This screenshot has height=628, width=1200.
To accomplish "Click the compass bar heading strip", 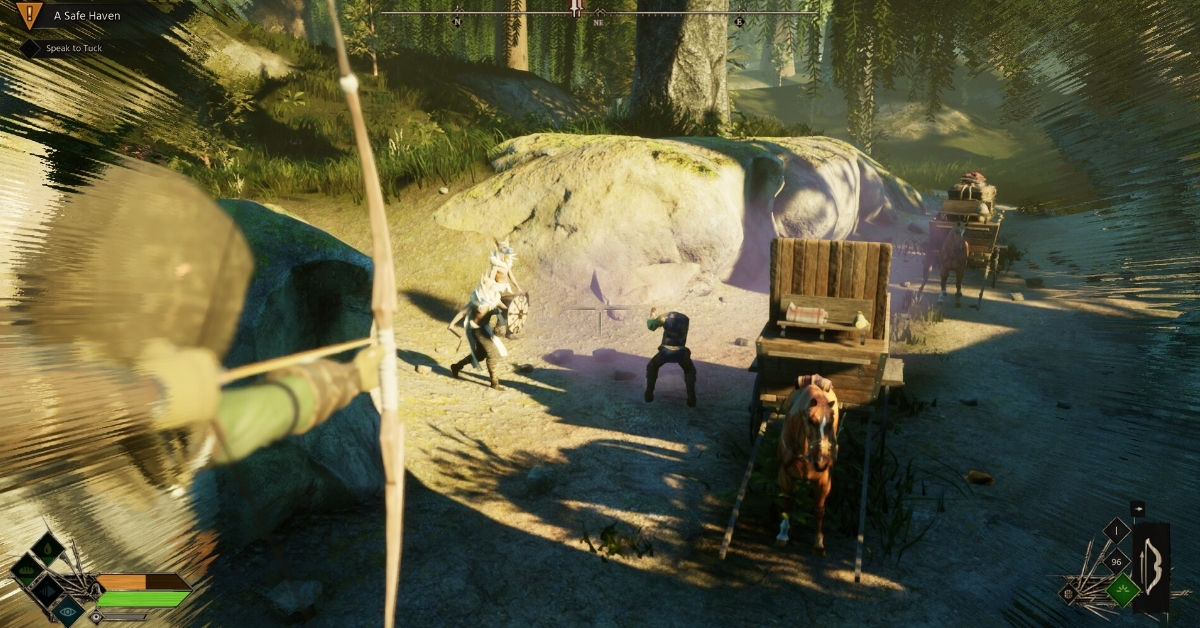I will pyautogui.click(x=600, y=14).
